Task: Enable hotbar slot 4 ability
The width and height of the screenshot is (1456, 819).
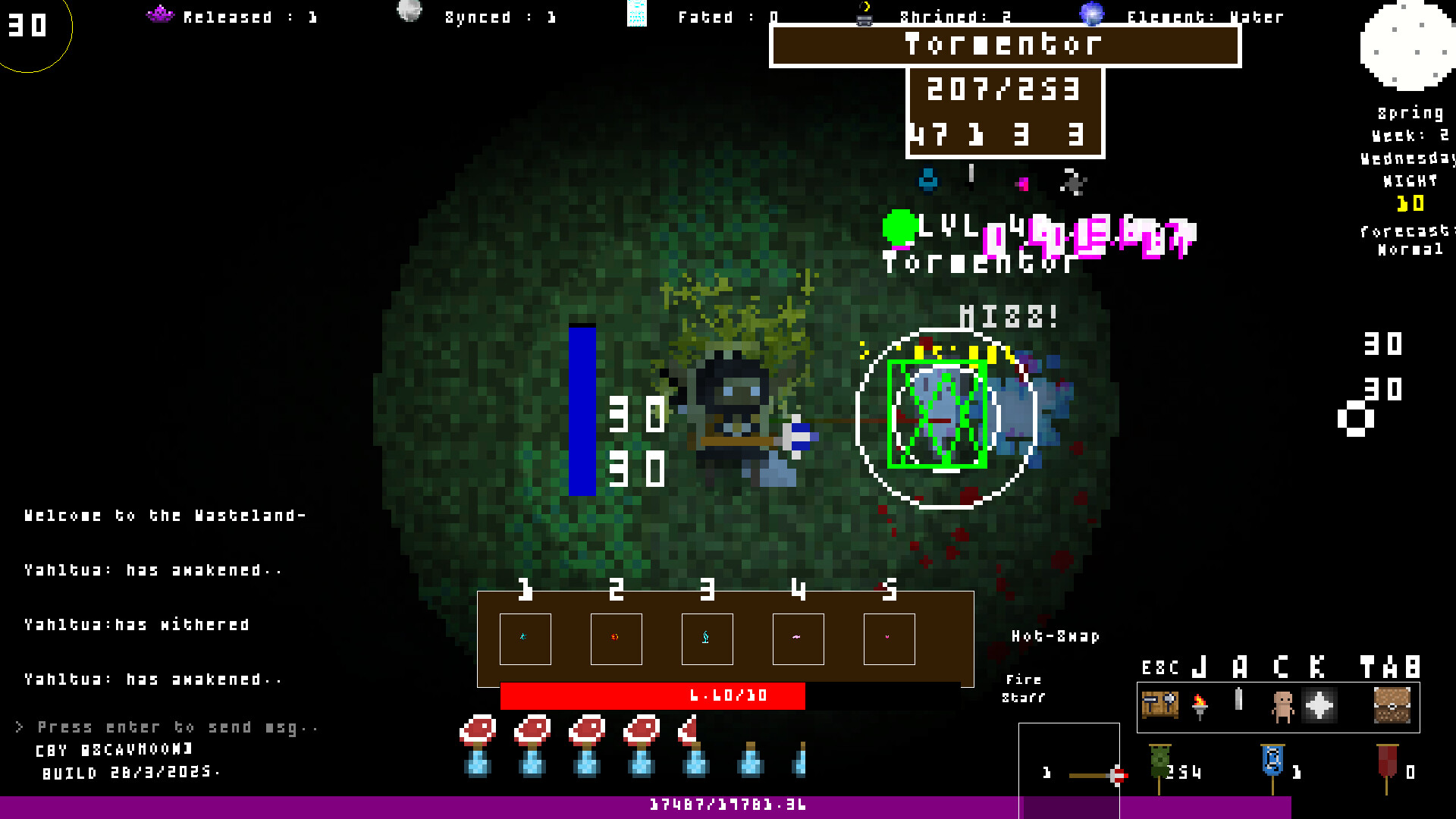Action: 798,638
